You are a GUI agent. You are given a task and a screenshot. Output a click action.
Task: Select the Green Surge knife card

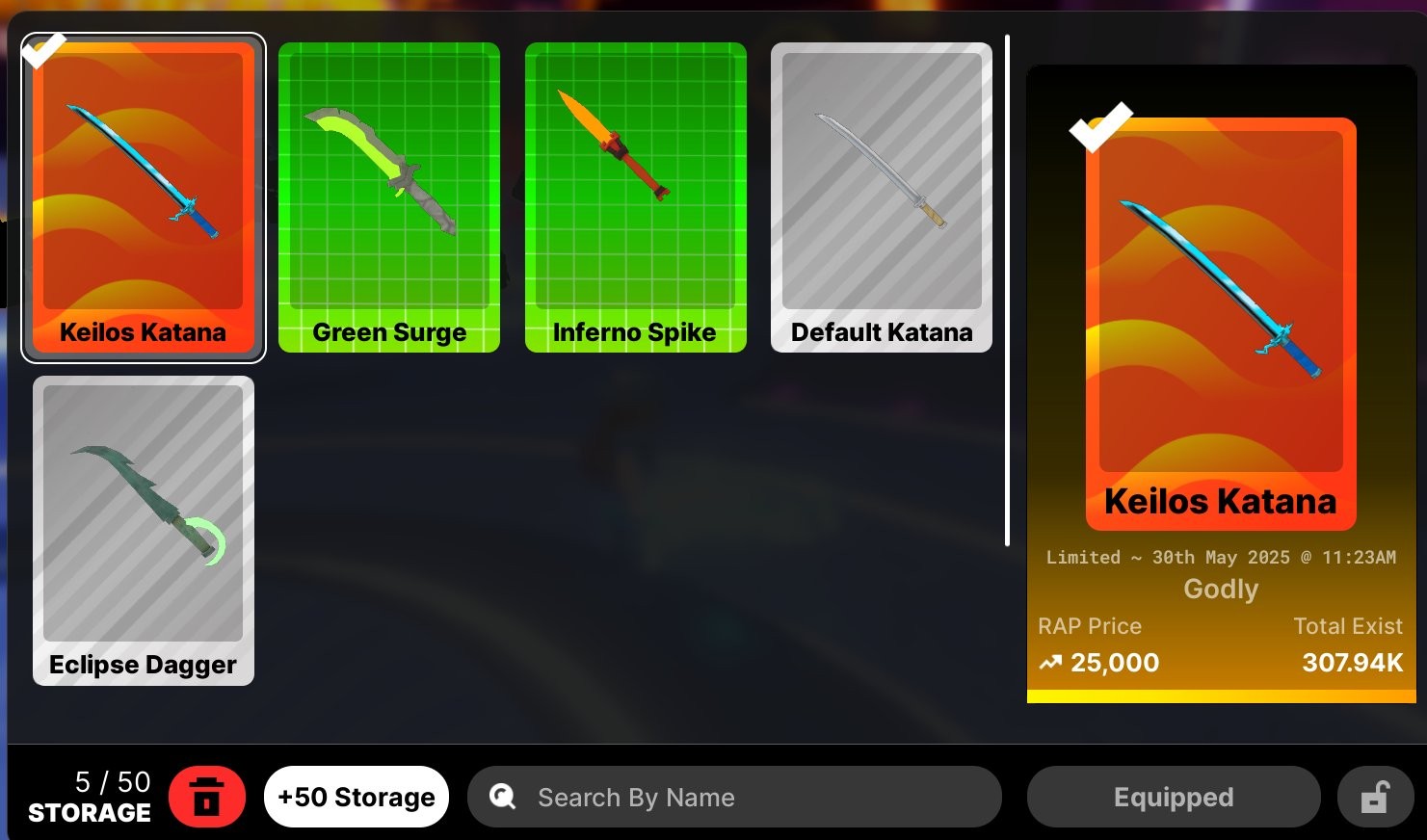[x=389, y=197]
